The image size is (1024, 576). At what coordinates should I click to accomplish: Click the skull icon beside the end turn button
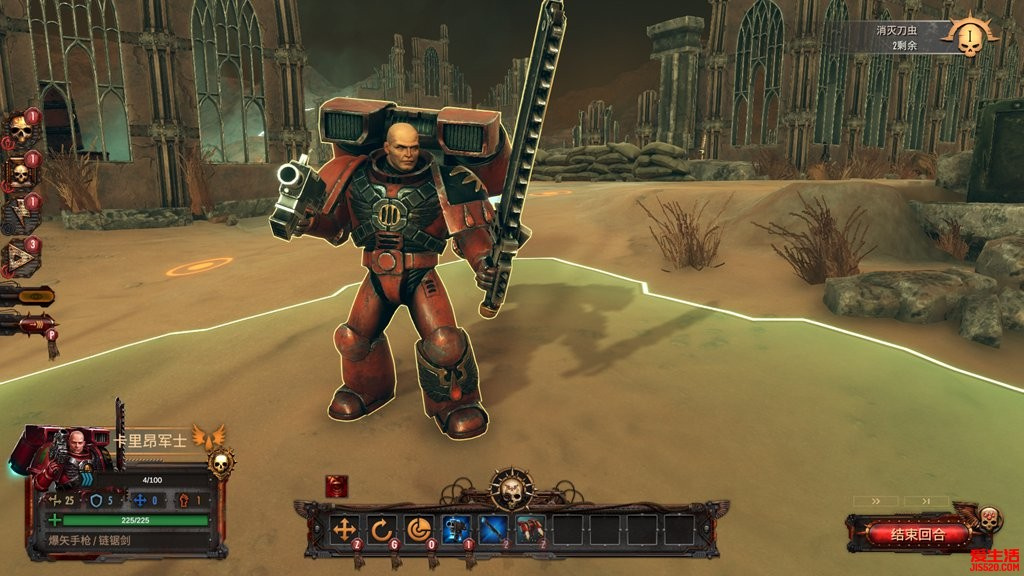coord(988,519)
